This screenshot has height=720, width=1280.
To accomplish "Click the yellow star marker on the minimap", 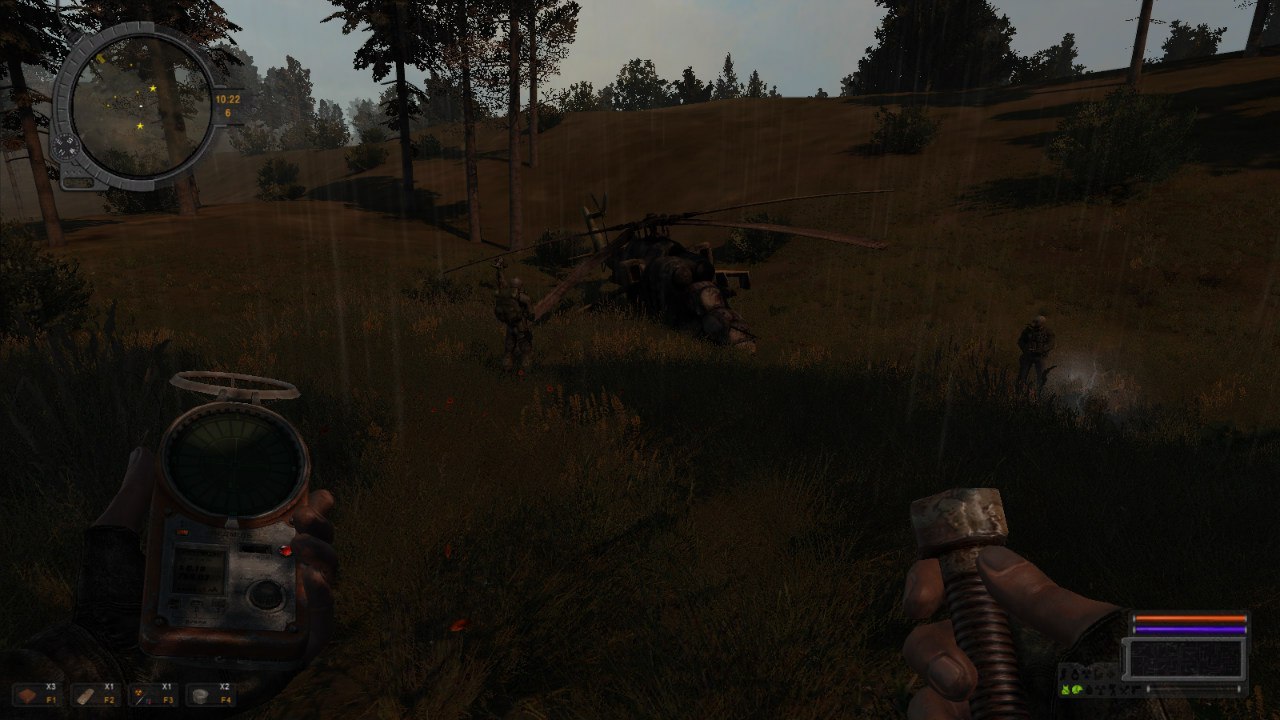I will coord(152,87).
